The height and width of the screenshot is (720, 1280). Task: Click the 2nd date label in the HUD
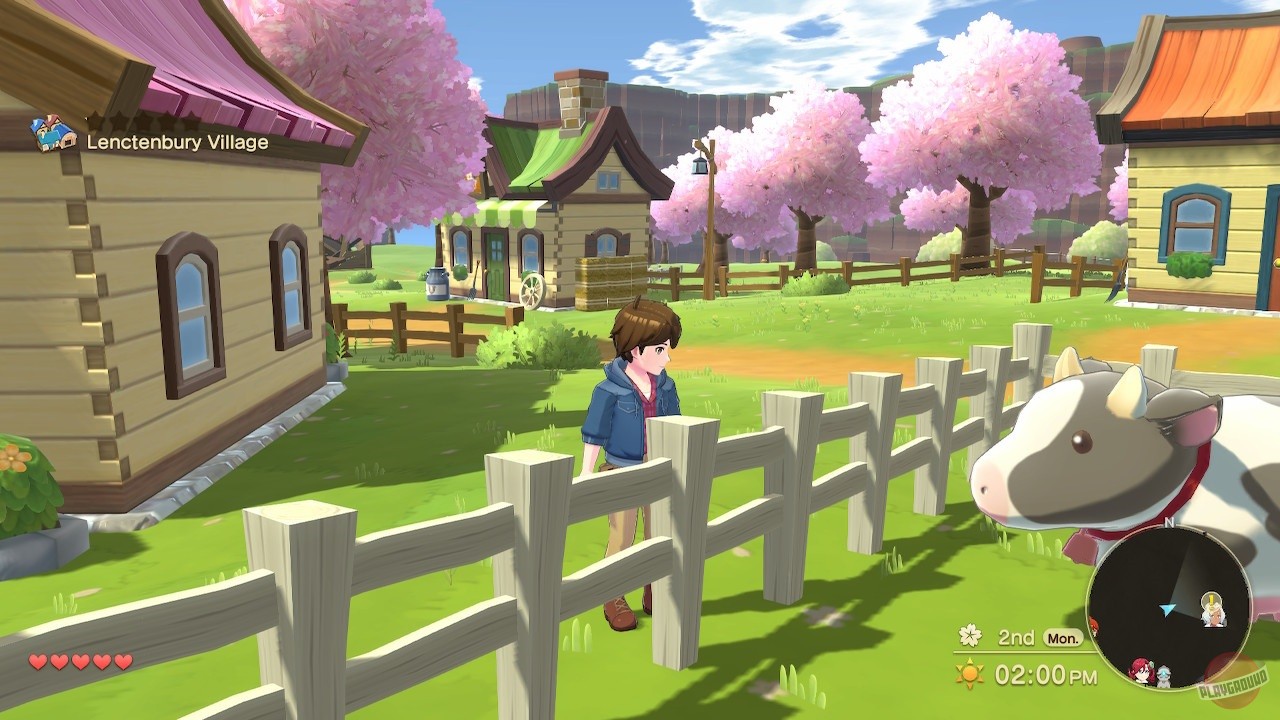(1016, 637)
